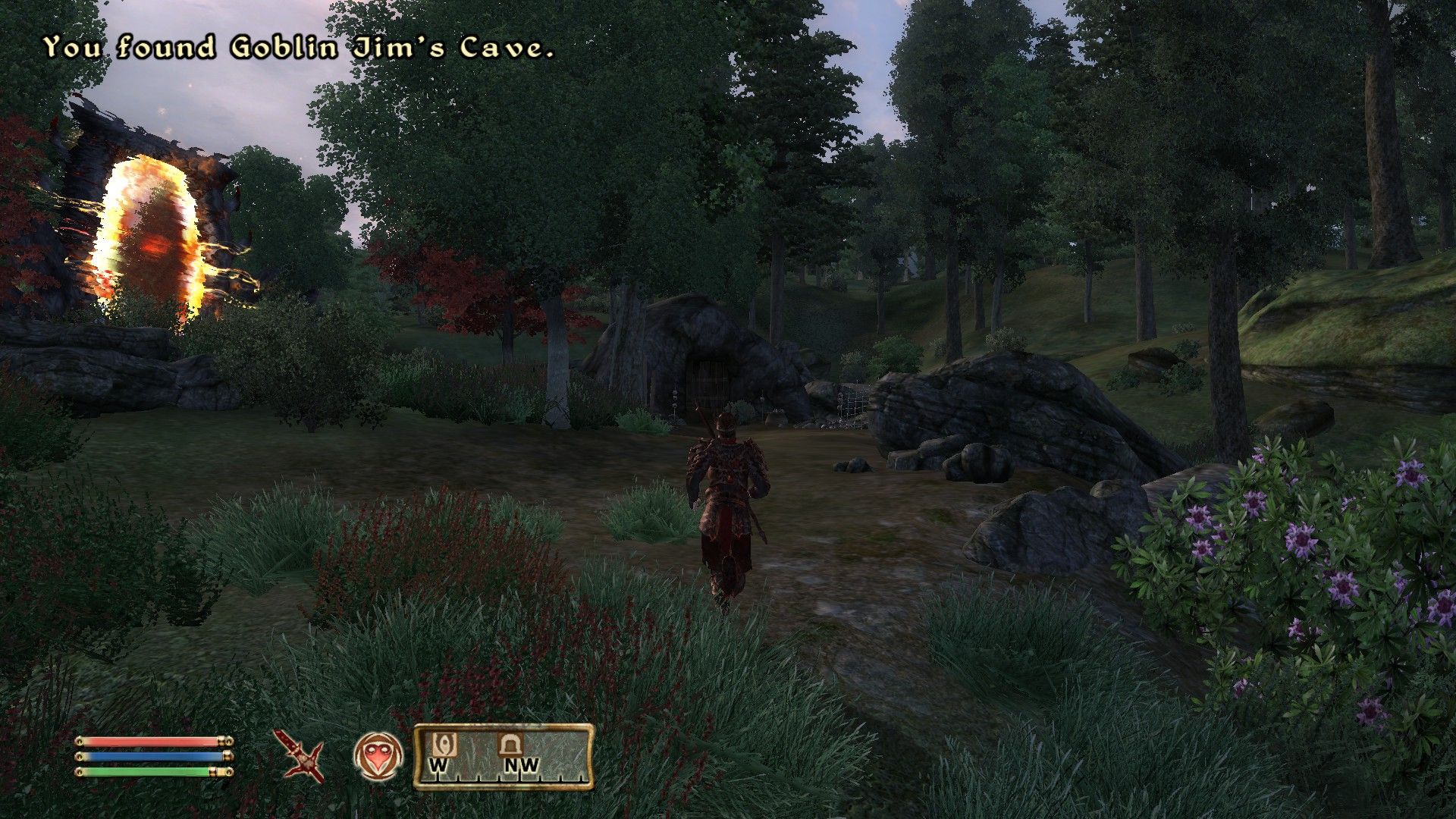Click the Oblivion Gate marker on compass

446,743
